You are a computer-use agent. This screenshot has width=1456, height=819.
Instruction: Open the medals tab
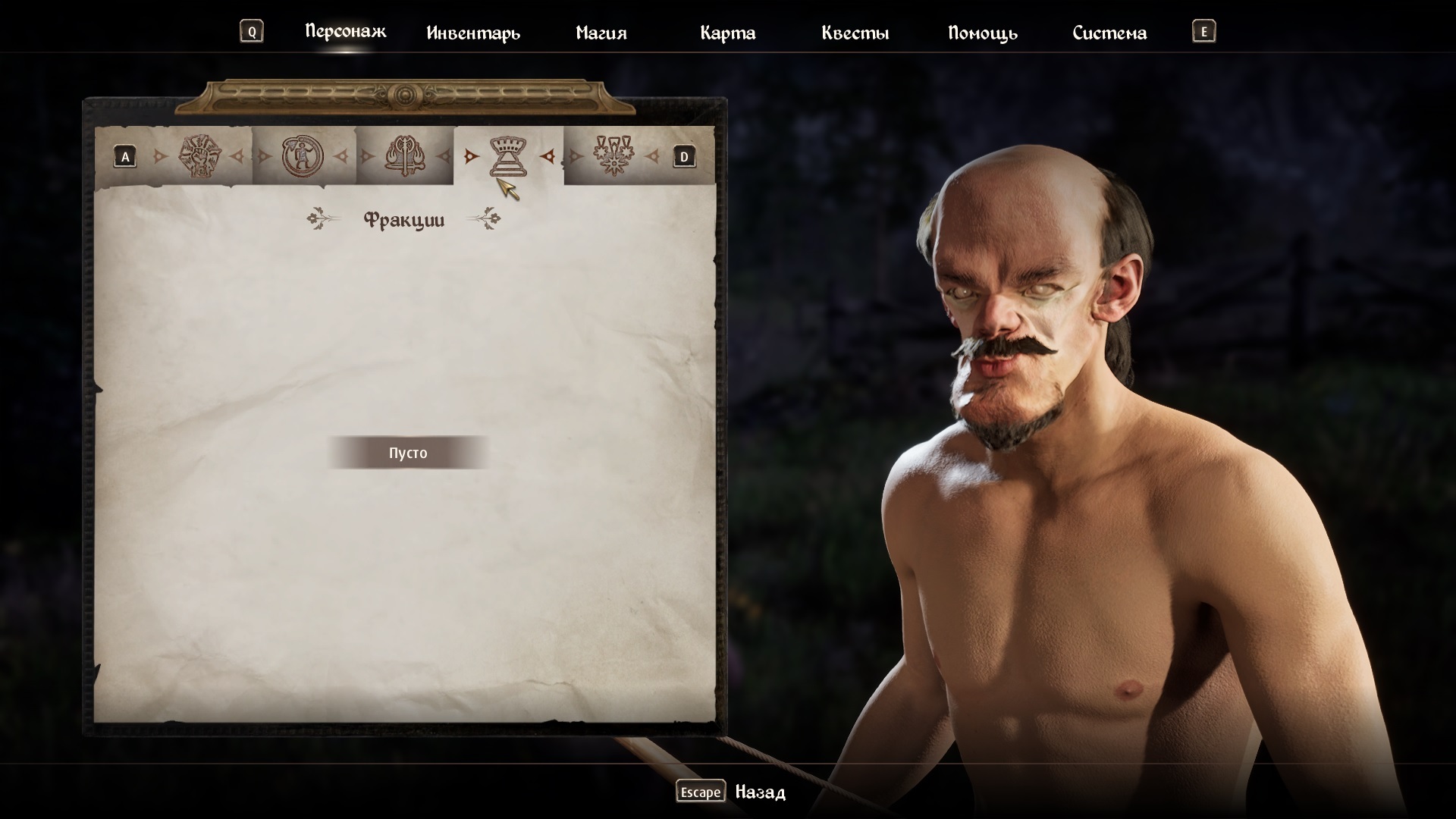[613, 156]
